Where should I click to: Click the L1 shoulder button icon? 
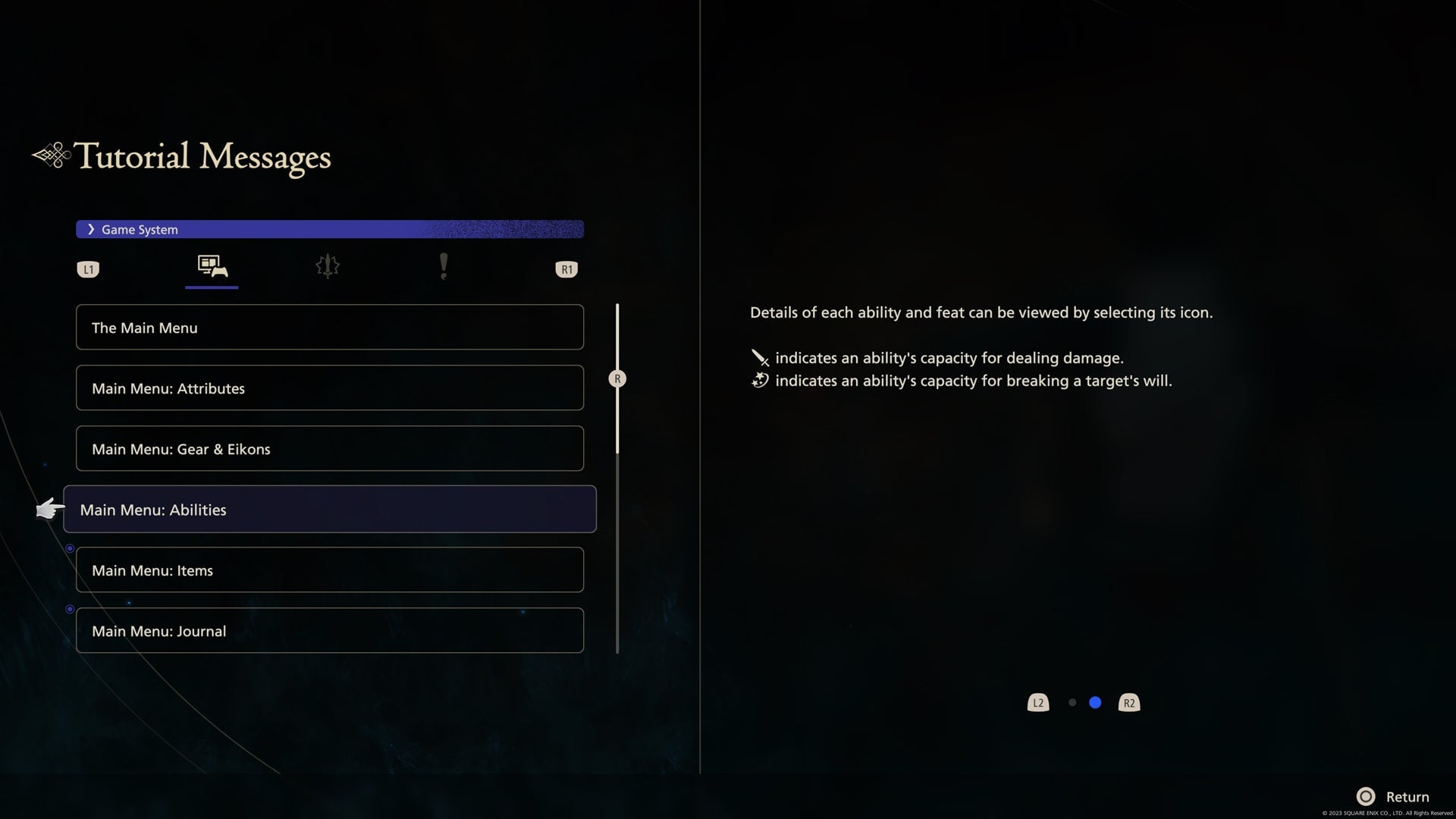(88, 268)
